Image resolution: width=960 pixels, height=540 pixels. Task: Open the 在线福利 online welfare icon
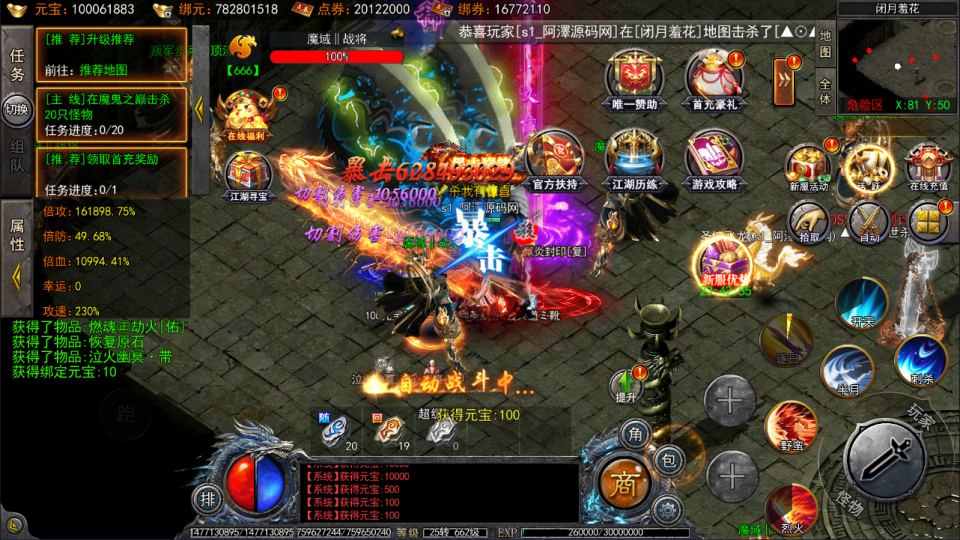pyautogui.click(x=243, y=114)
